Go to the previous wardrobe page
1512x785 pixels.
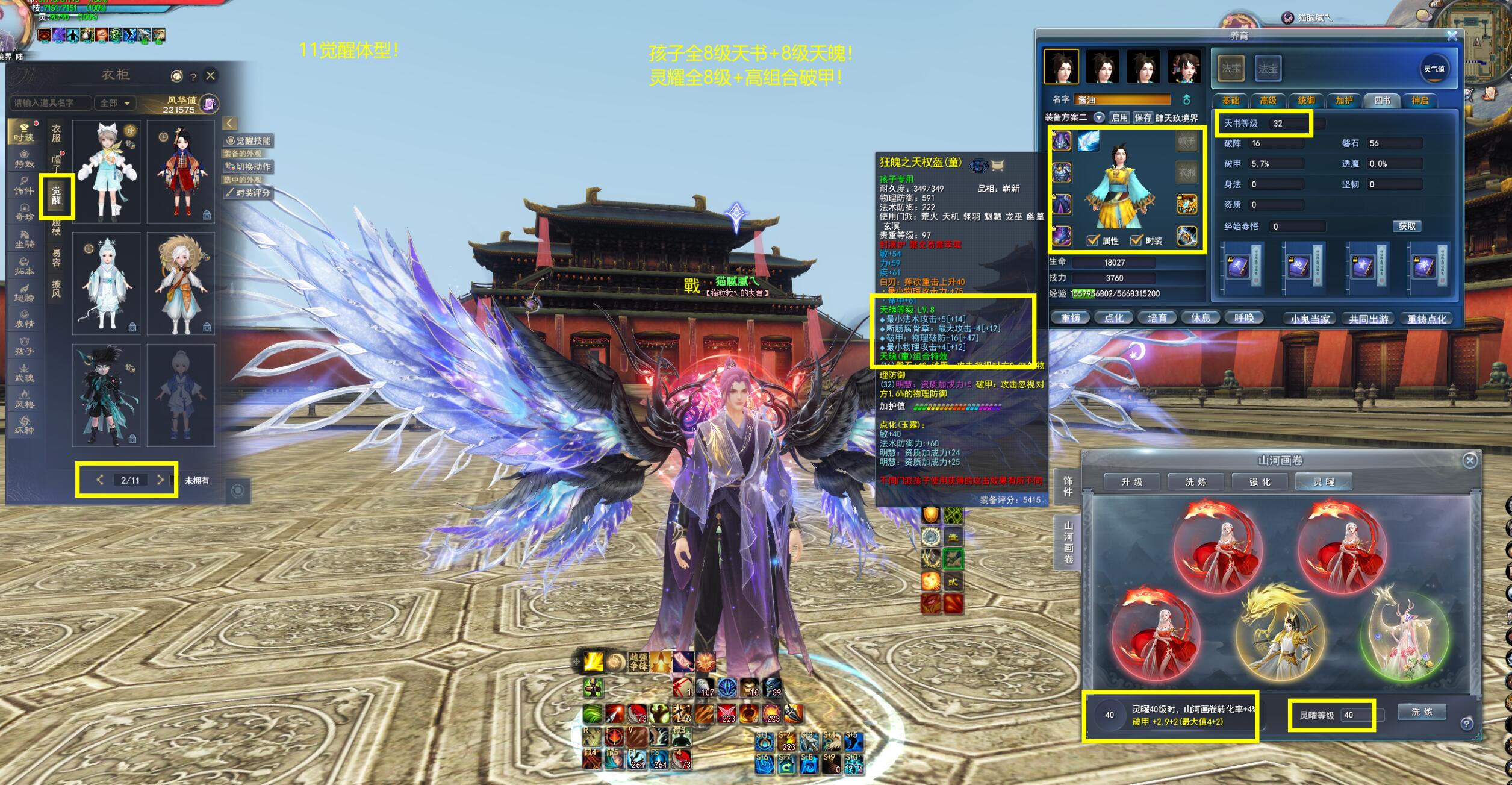pos(100,480)
